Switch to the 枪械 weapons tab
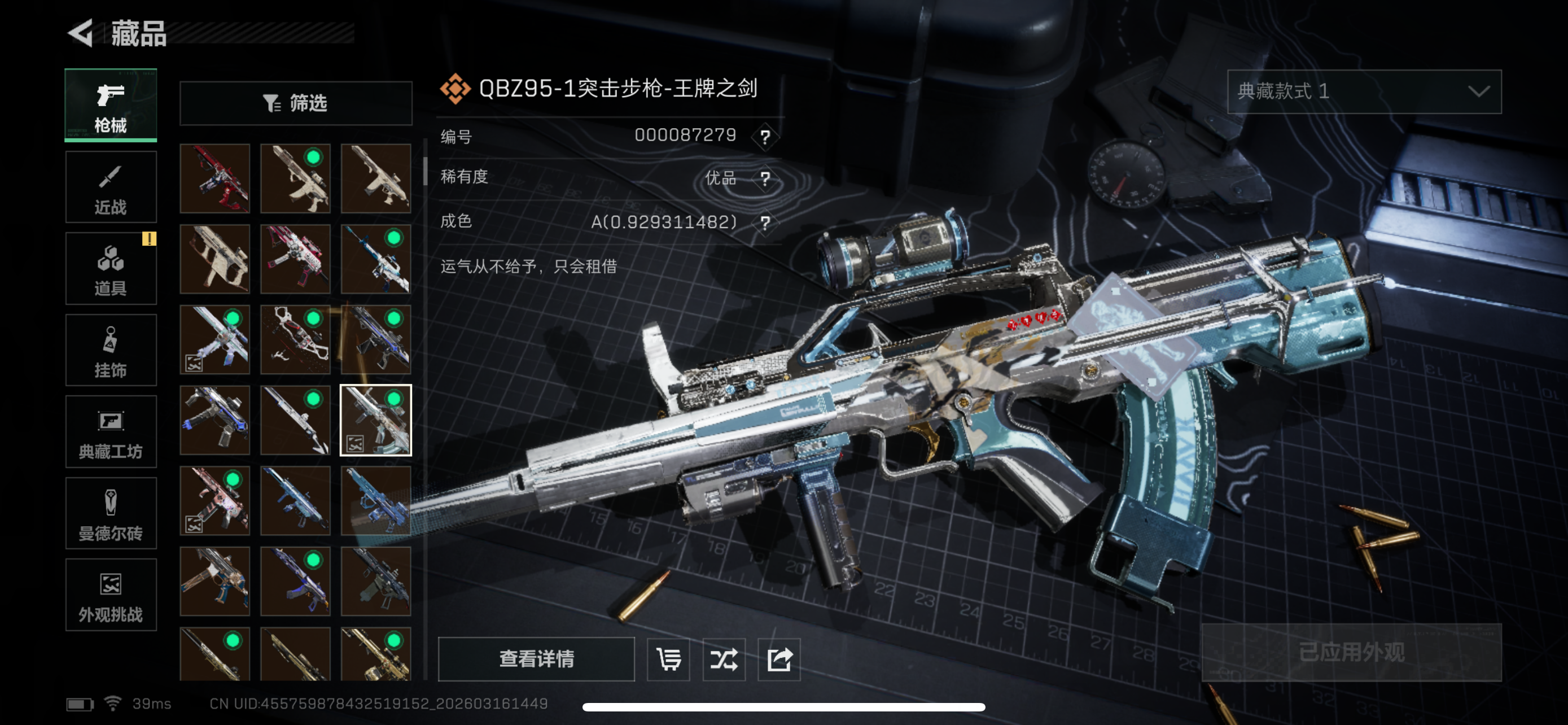The image size is (1568, 725). pyautogui.click(x=111, y=106)
